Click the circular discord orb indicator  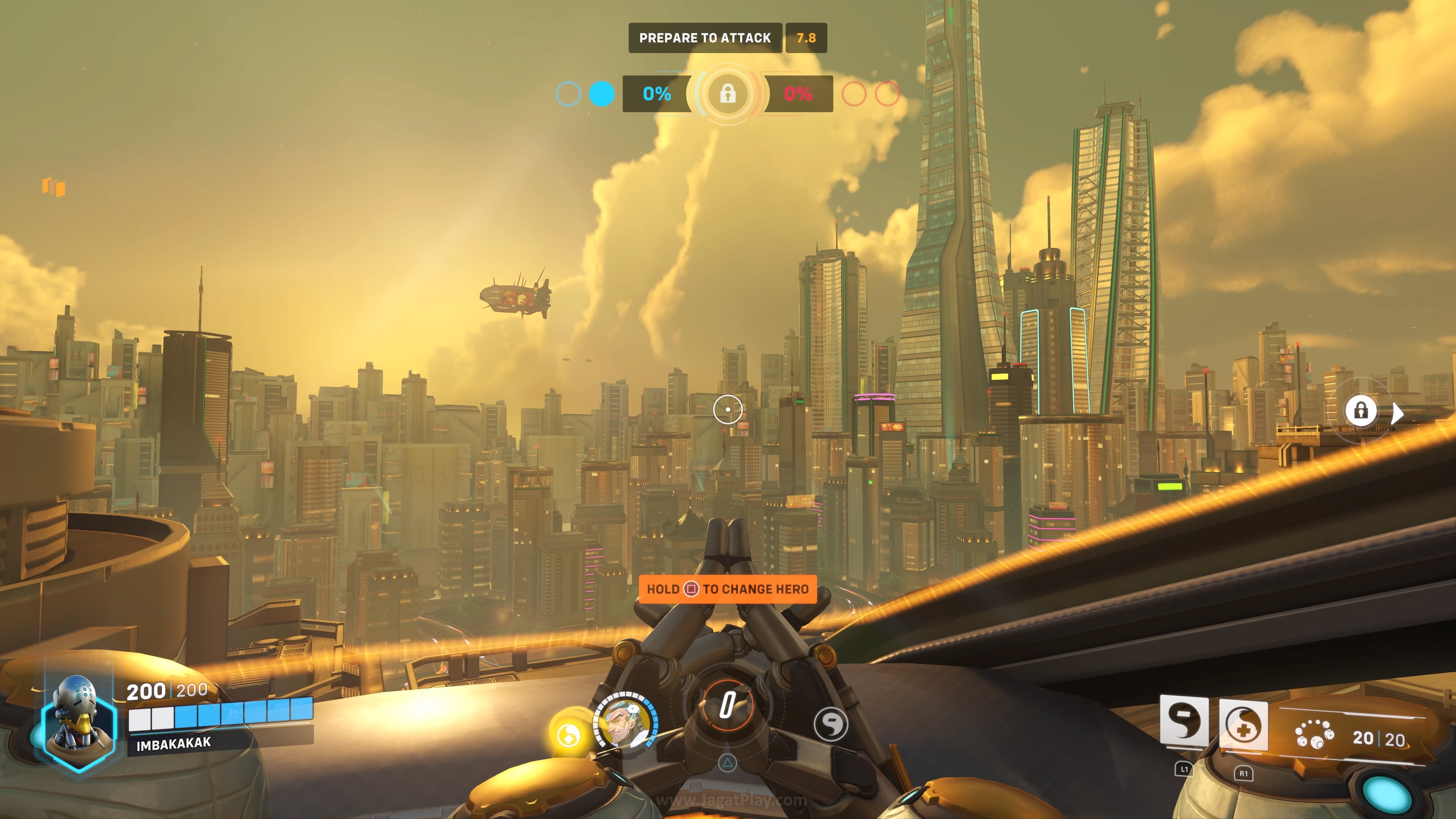pos(830,724)
